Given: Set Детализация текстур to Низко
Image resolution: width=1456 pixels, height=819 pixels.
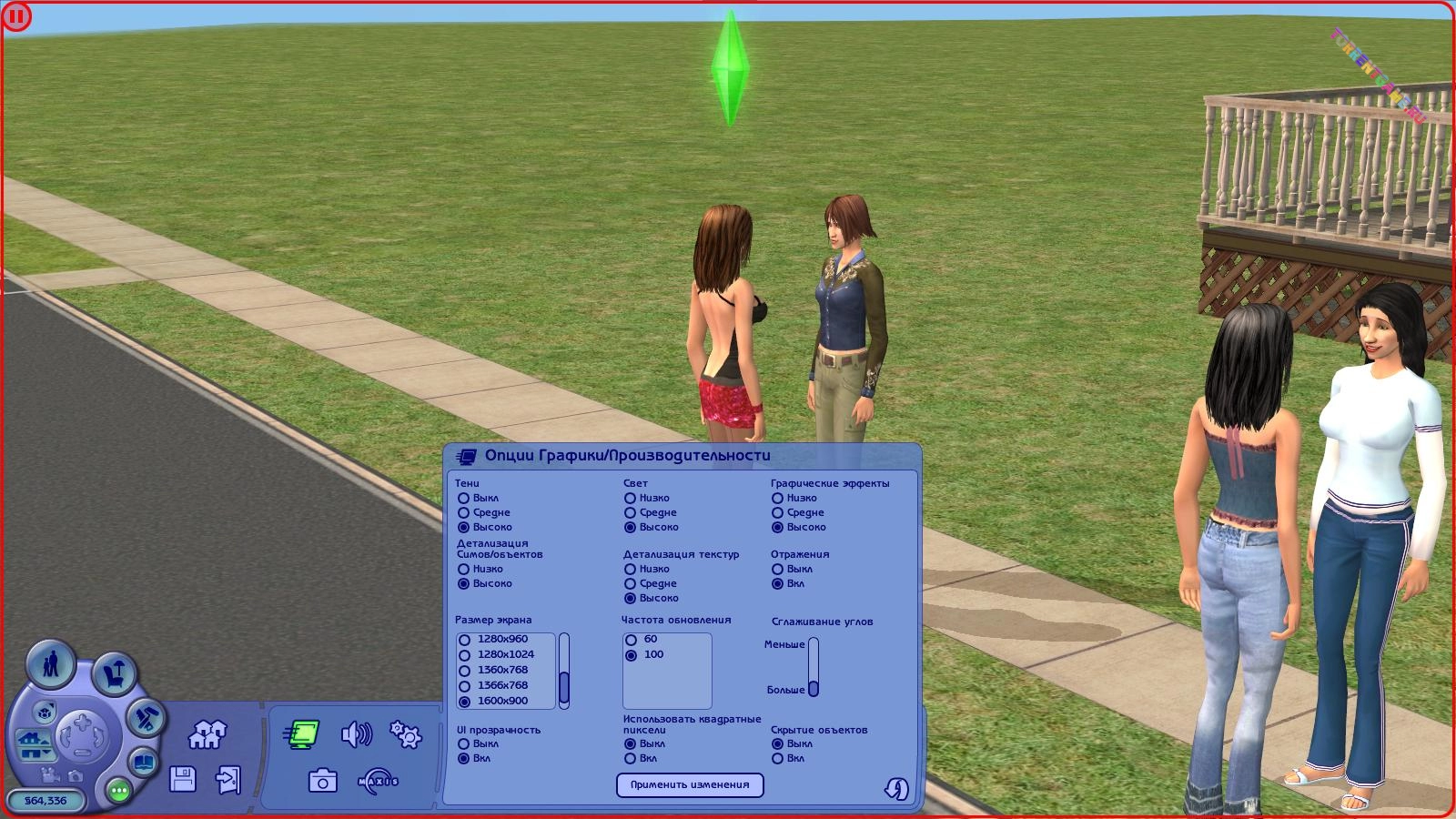Looking at the screenshot, I should (x=630, y=569).
